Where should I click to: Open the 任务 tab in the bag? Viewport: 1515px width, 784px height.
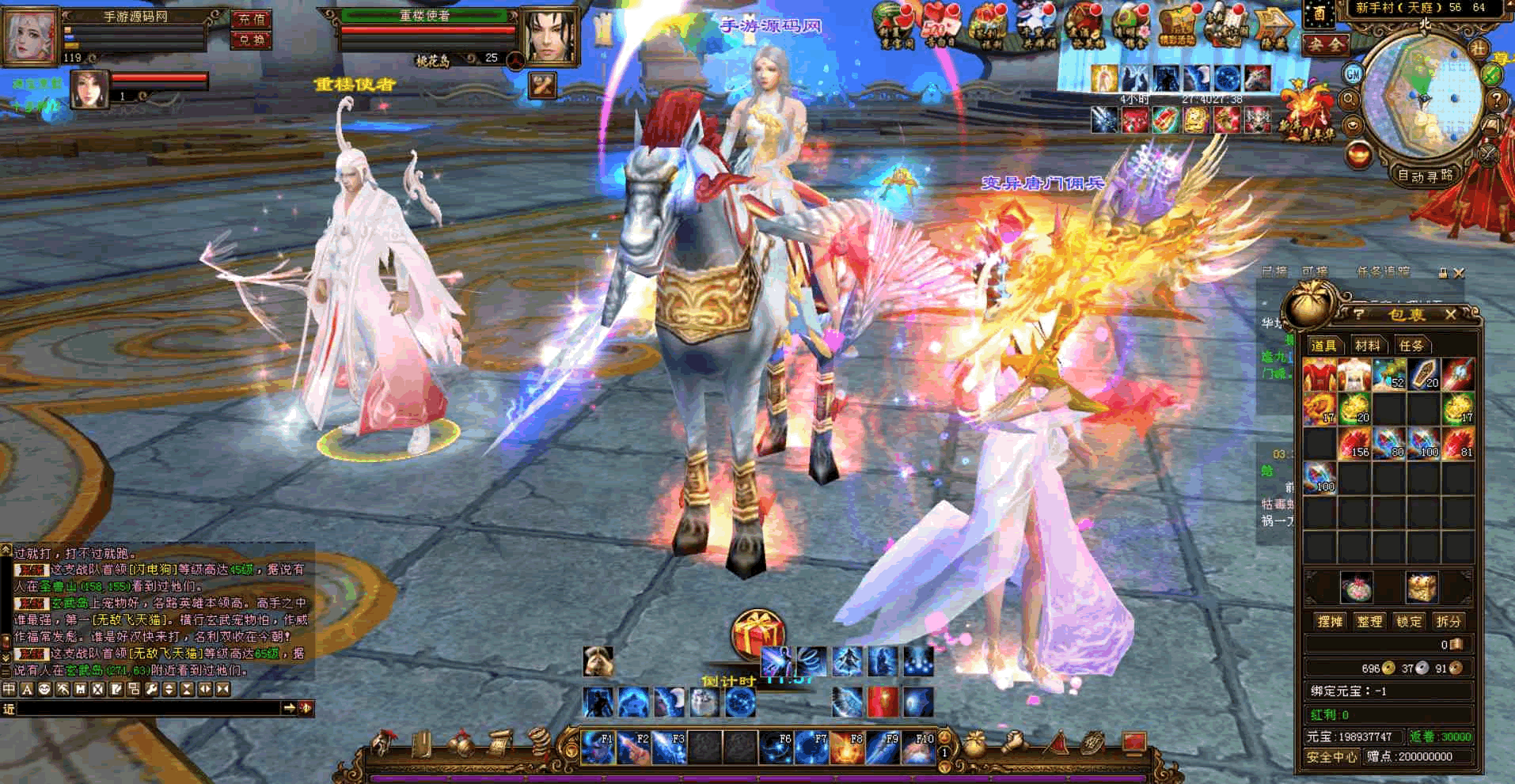pos(1411,345)
